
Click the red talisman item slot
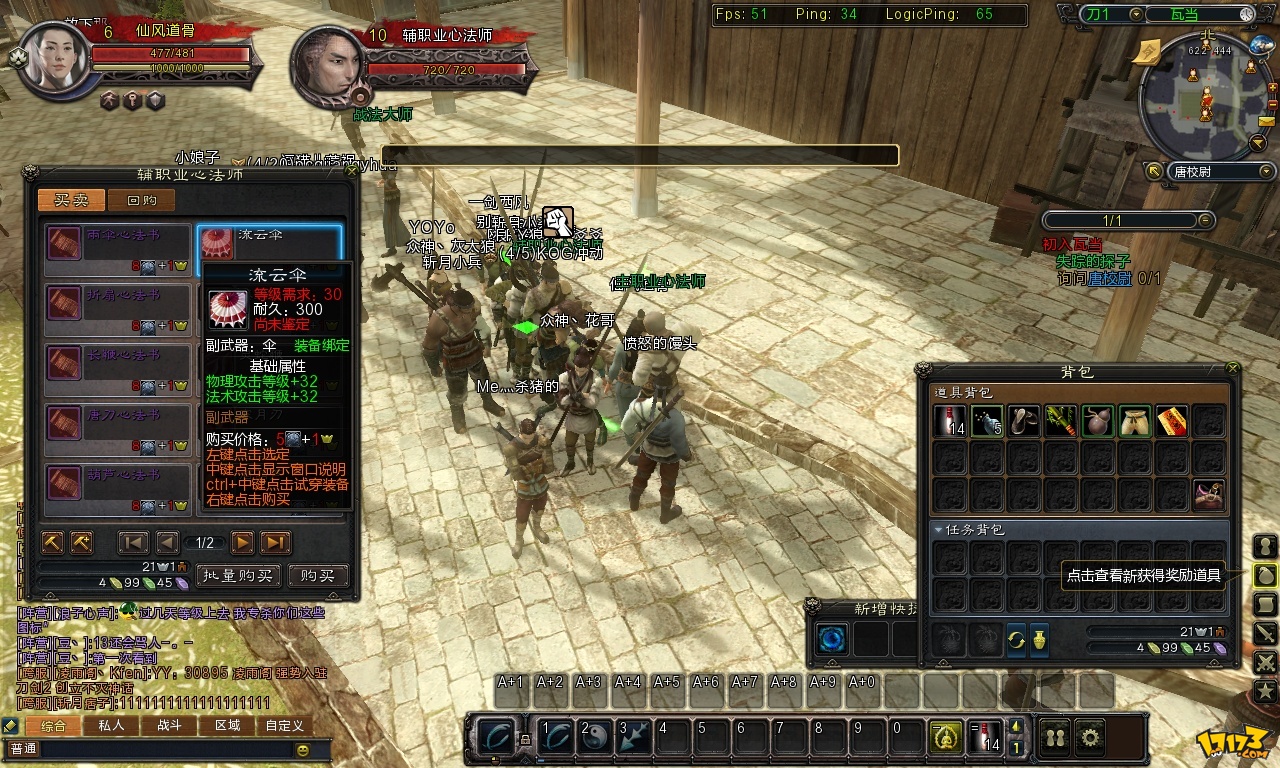coord(1171,421)
